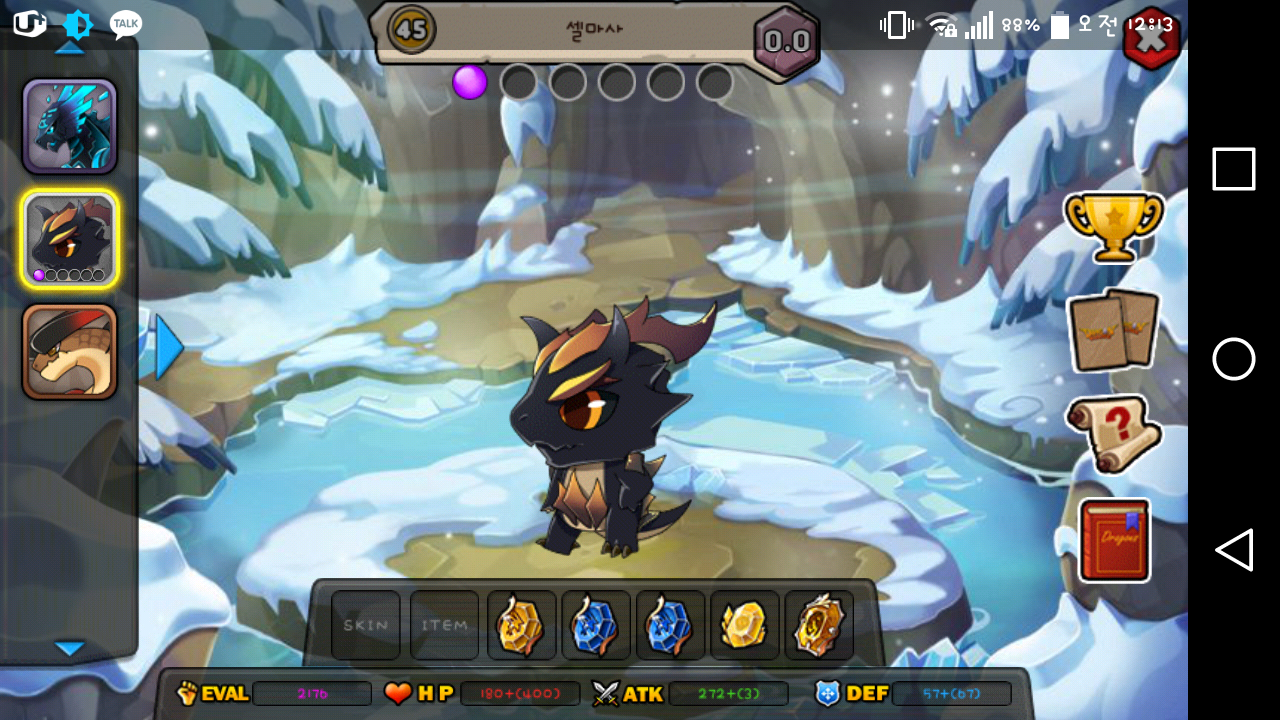Viewport: 1280px width, 720px height.
Task: Pick the tan dragon wearing a red hat
Action: [x=70, y=352]
